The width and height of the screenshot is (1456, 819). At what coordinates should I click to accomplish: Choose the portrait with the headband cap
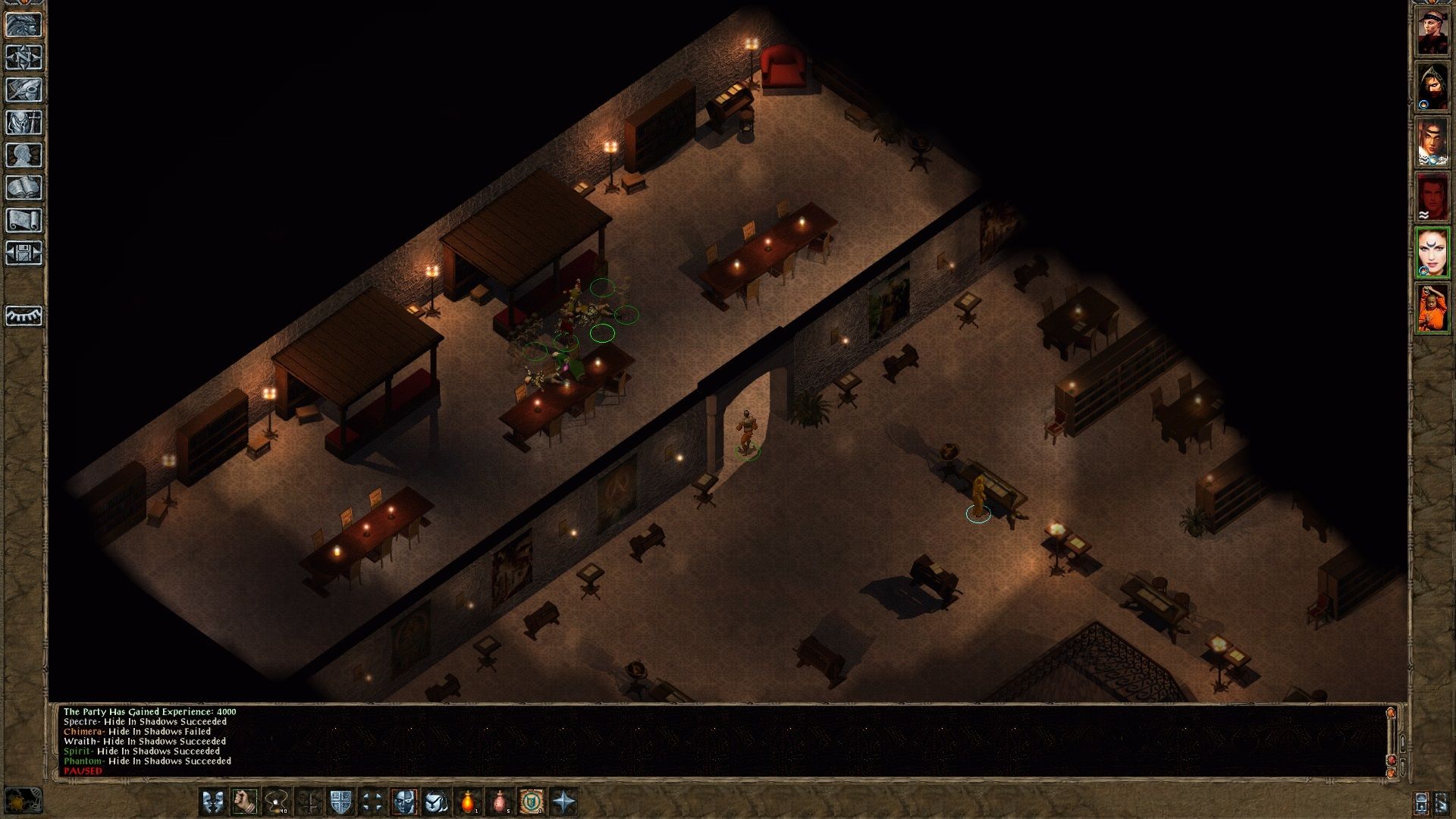click(1432, 30)
